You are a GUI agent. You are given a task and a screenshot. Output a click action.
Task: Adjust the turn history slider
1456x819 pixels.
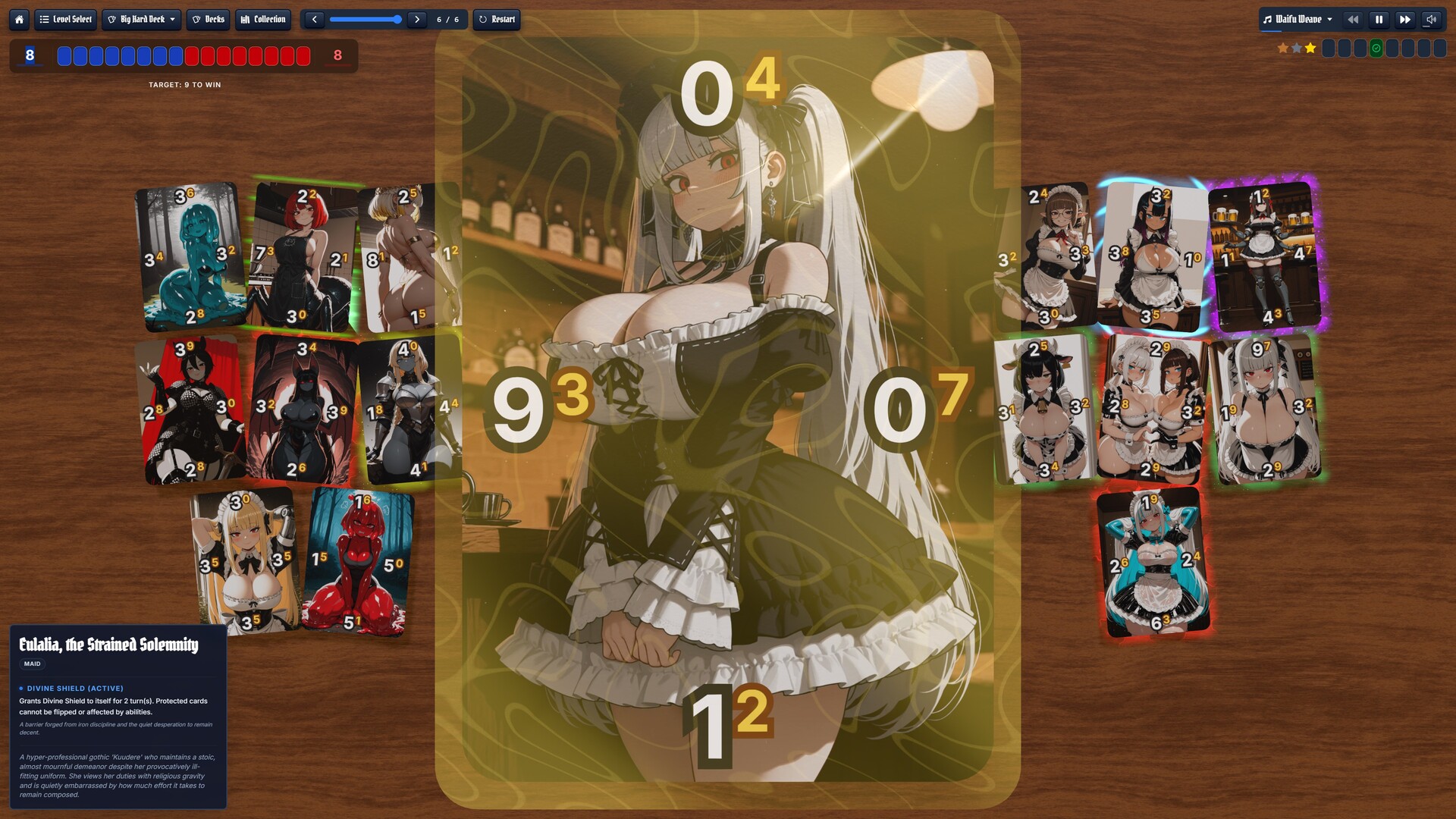click(x=366, y=20)
